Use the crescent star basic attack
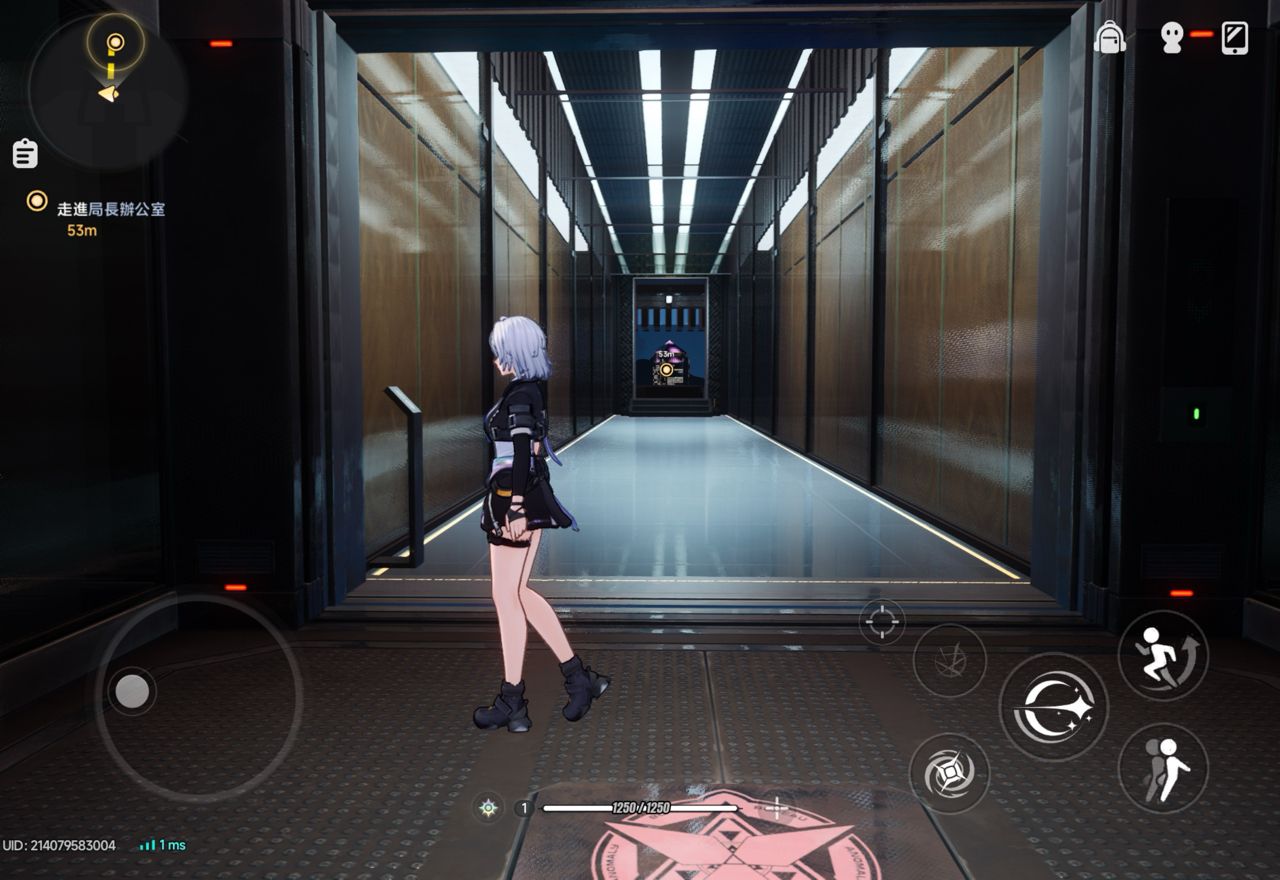The image size is (1280, 880). 1053,707
